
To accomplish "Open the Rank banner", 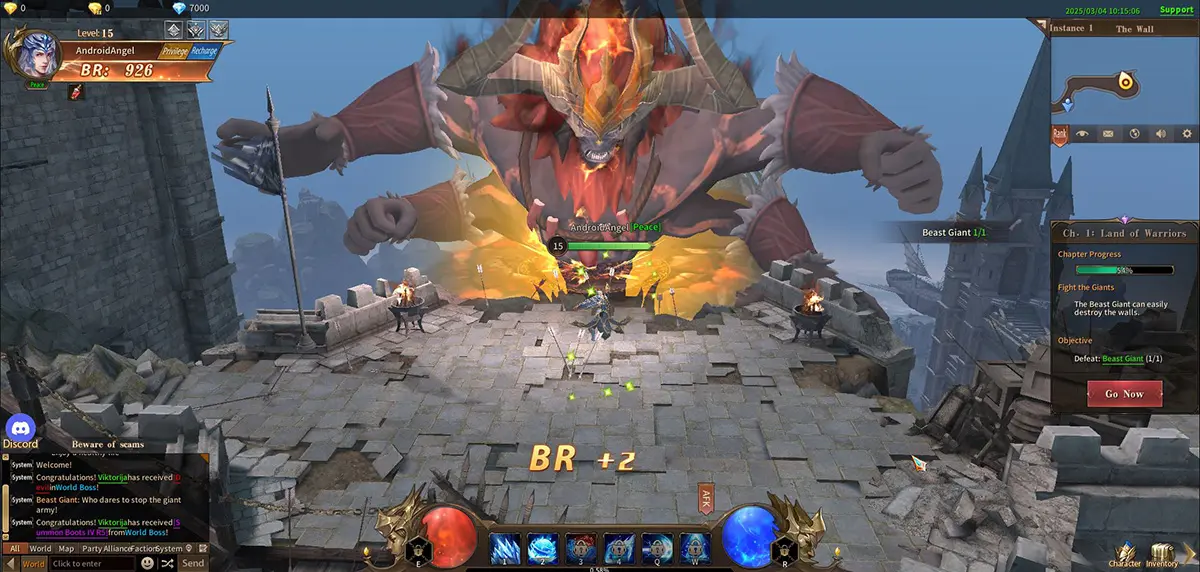I will (x=1060, y=134).
